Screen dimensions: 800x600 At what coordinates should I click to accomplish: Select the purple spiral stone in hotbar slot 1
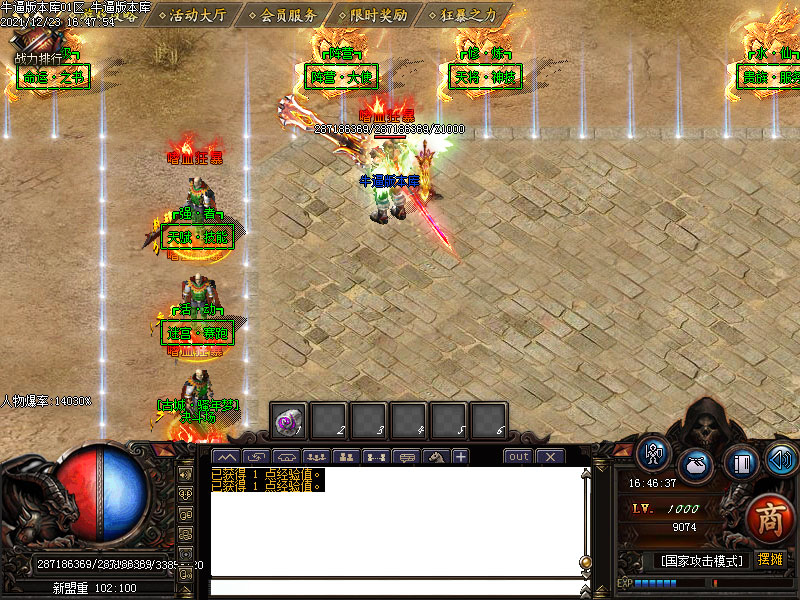290,422
